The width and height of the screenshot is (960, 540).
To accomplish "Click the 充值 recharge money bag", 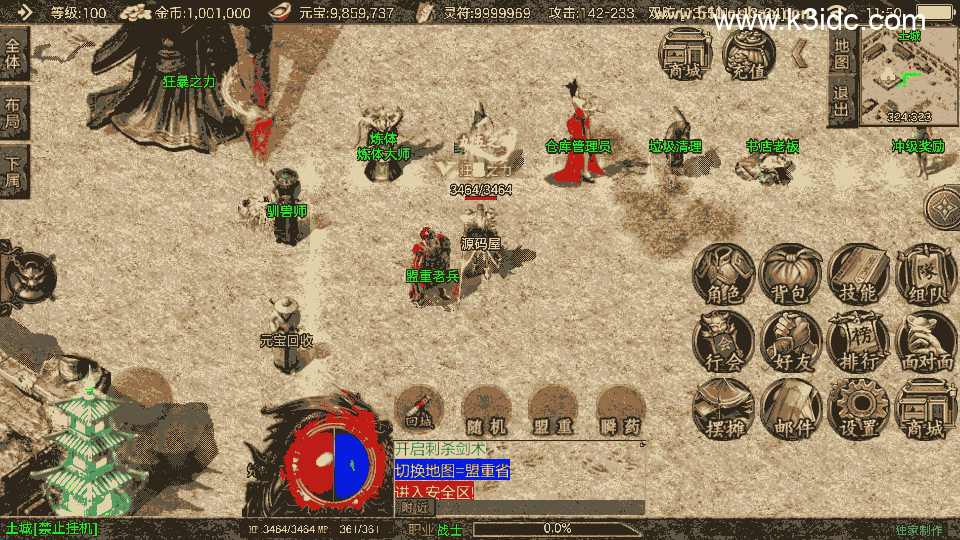I will click(x=748, y=53).
